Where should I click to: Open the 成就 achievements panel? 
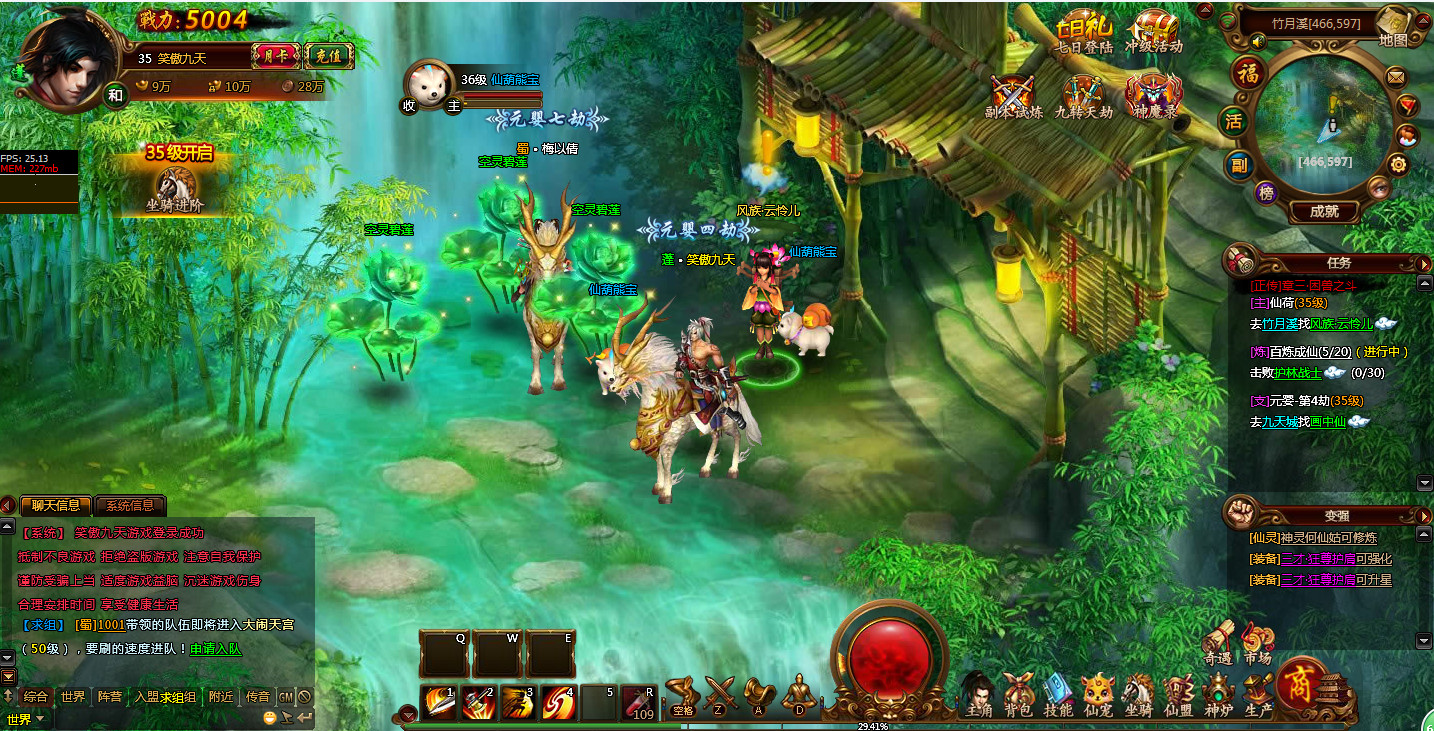pos(1323,211)
